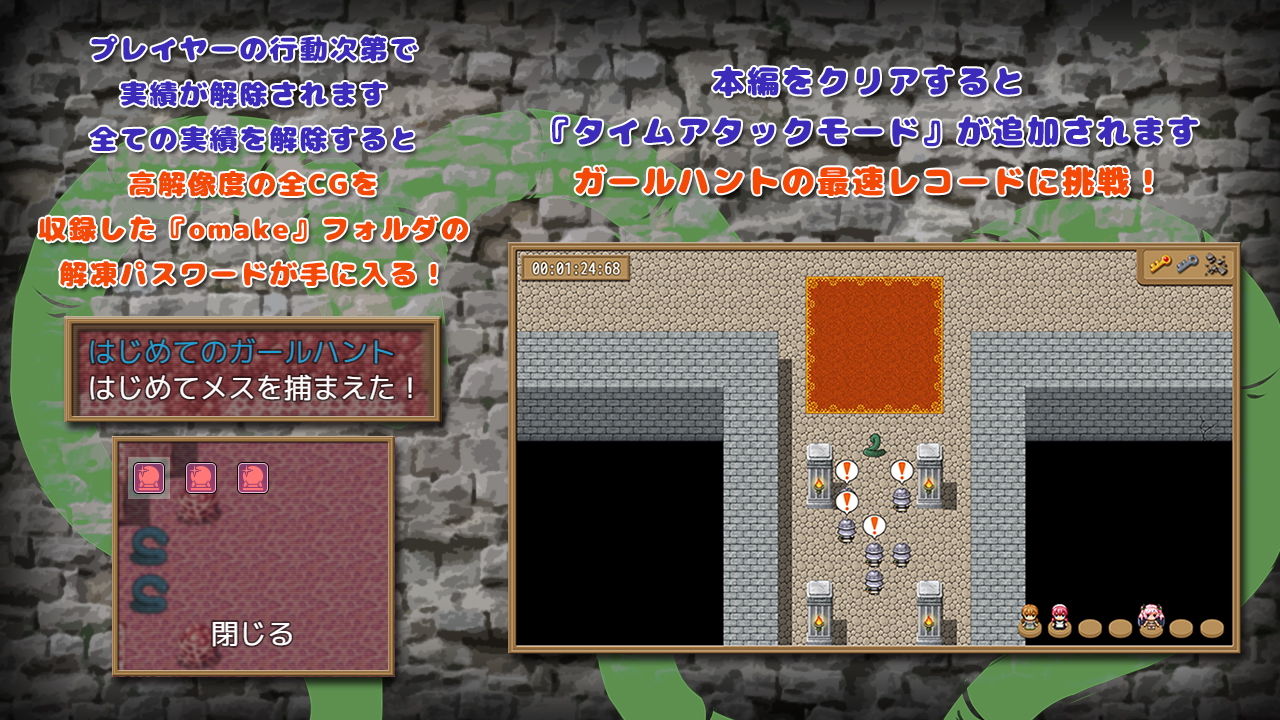Image resolution: width=1280 pixels, height=720 pixels.
Task: Click the broken gear scrap icon beside the keys
Action: point(1215,265)
